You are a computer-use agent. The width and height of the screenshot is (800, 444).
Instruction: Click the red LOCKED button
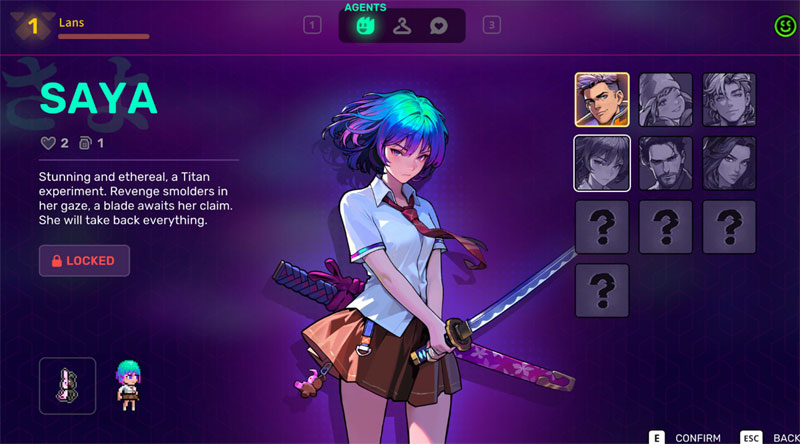[x=84, y=261]
